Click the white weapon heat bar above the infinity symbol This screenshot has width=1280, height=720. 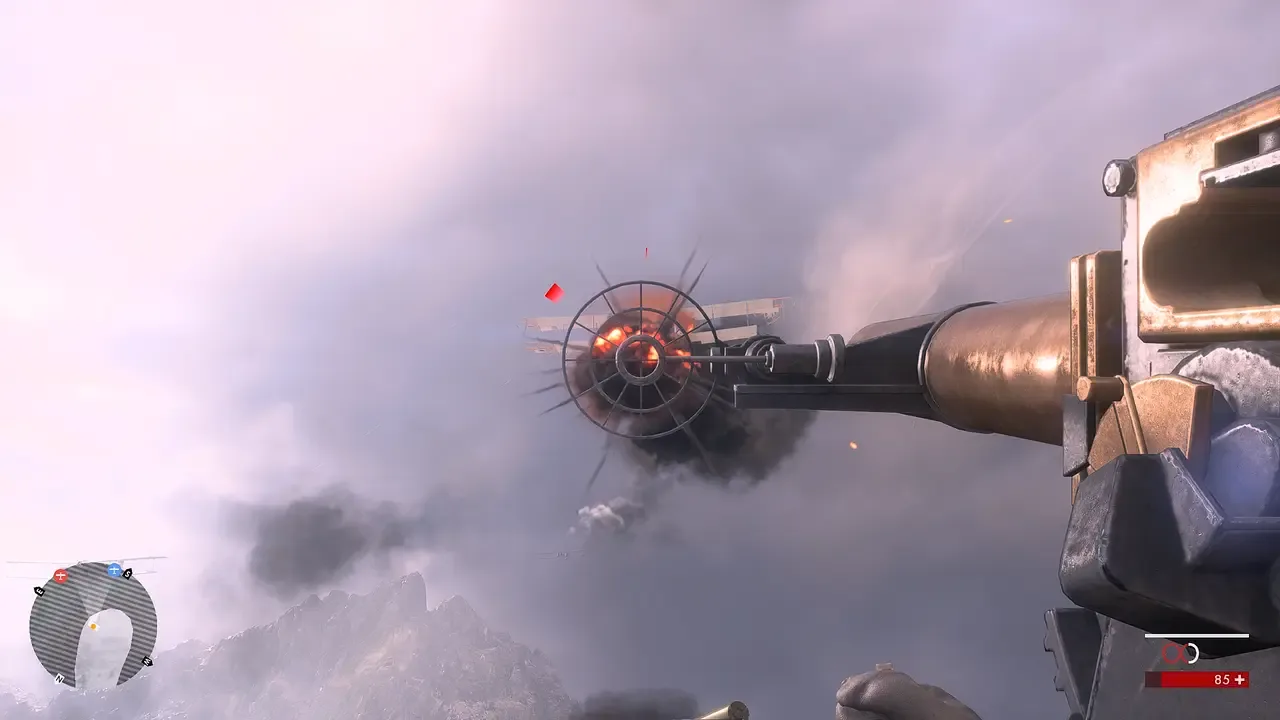(1197, 636)
